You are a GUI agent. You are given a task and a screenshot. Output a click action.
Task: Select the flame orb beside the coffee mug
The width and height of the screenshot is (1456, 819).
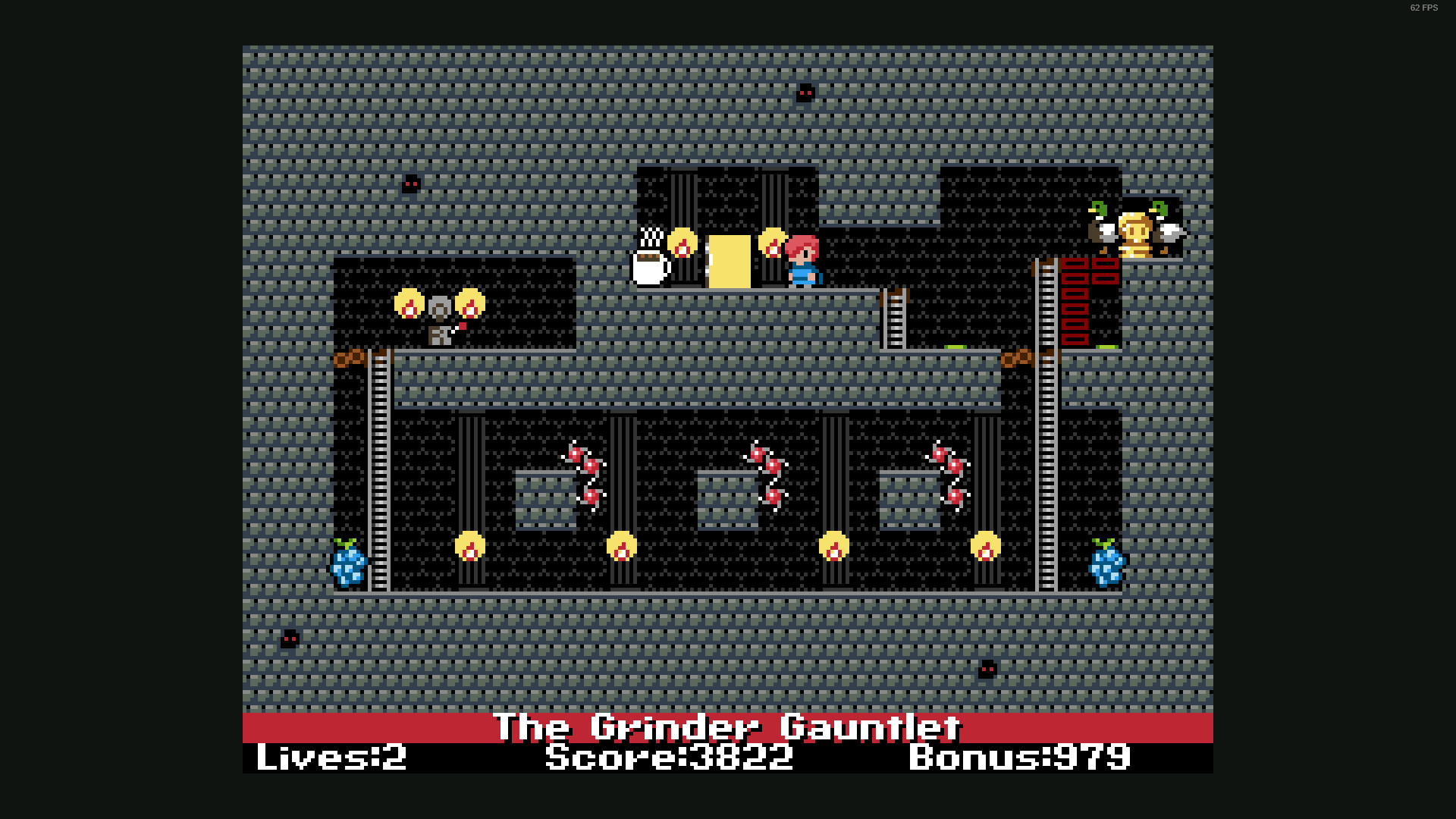(x=682, y=244)
